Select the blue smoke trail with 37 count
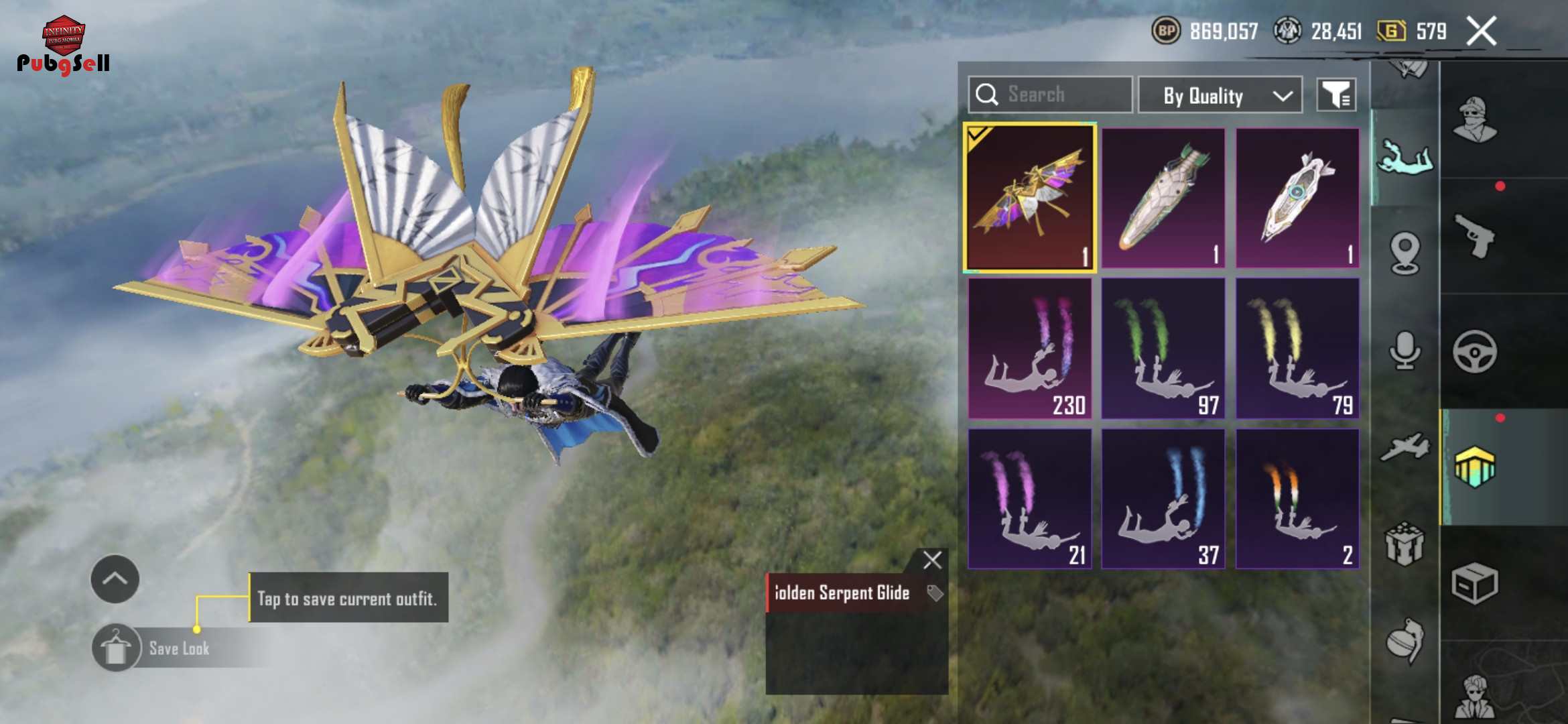 pyautogui.click(x=1163, y=499)
